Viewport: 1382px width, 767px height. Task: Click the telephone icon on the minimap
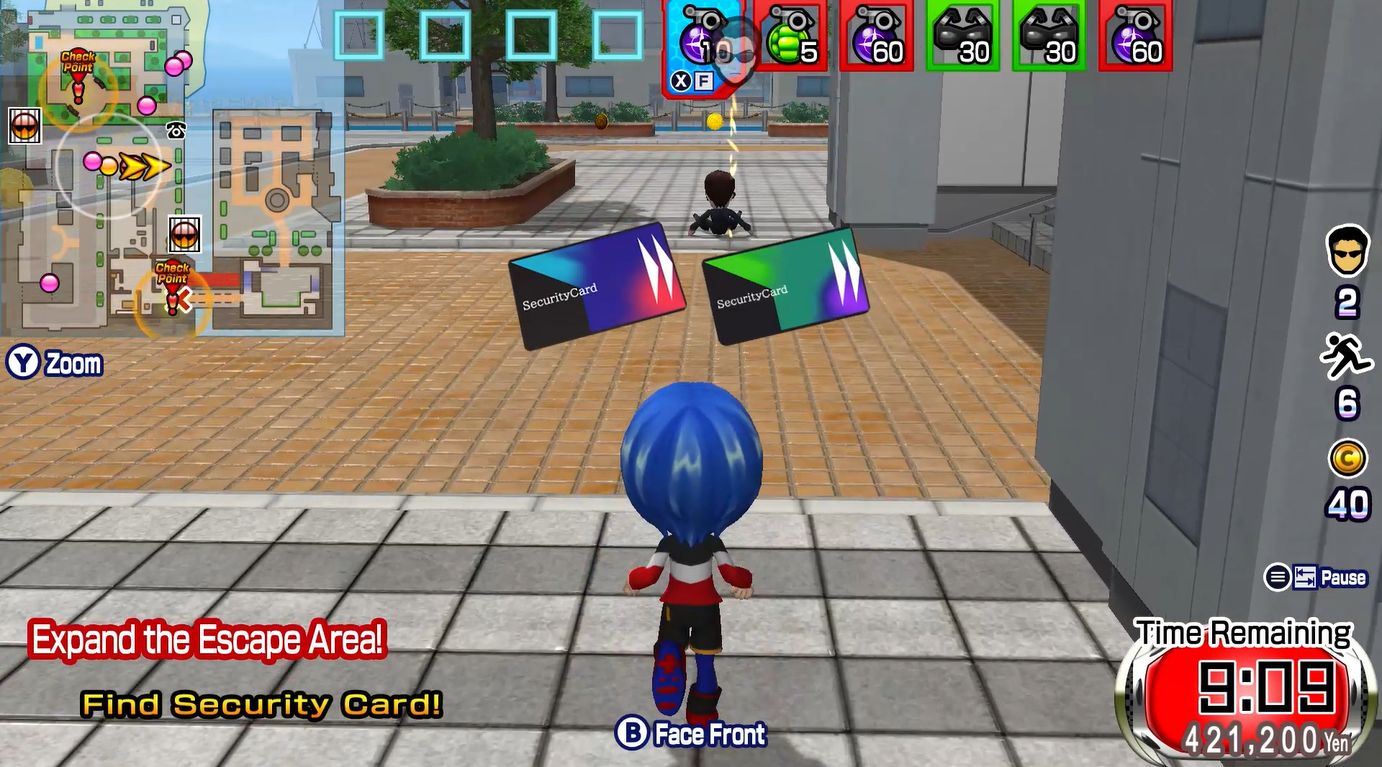pyautogui.click(x=177, y=129)
